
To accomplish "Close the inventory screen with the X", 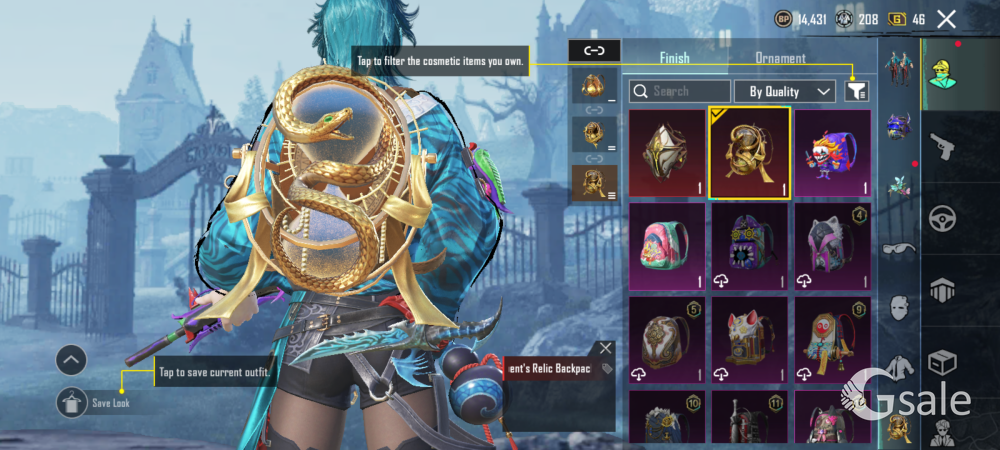I will coord(946,18).
